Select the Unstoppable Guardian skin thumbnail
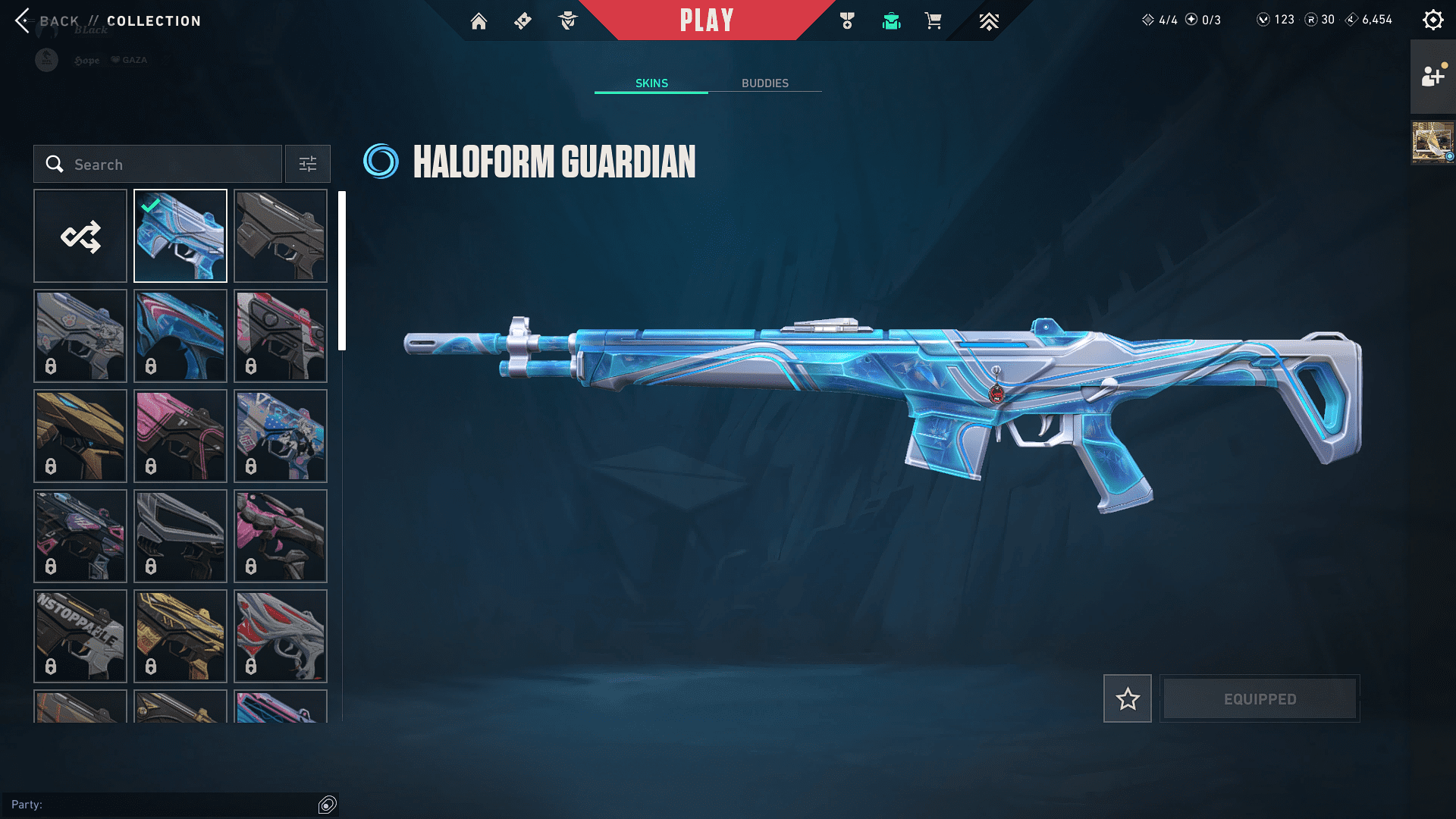 point(80,635)
